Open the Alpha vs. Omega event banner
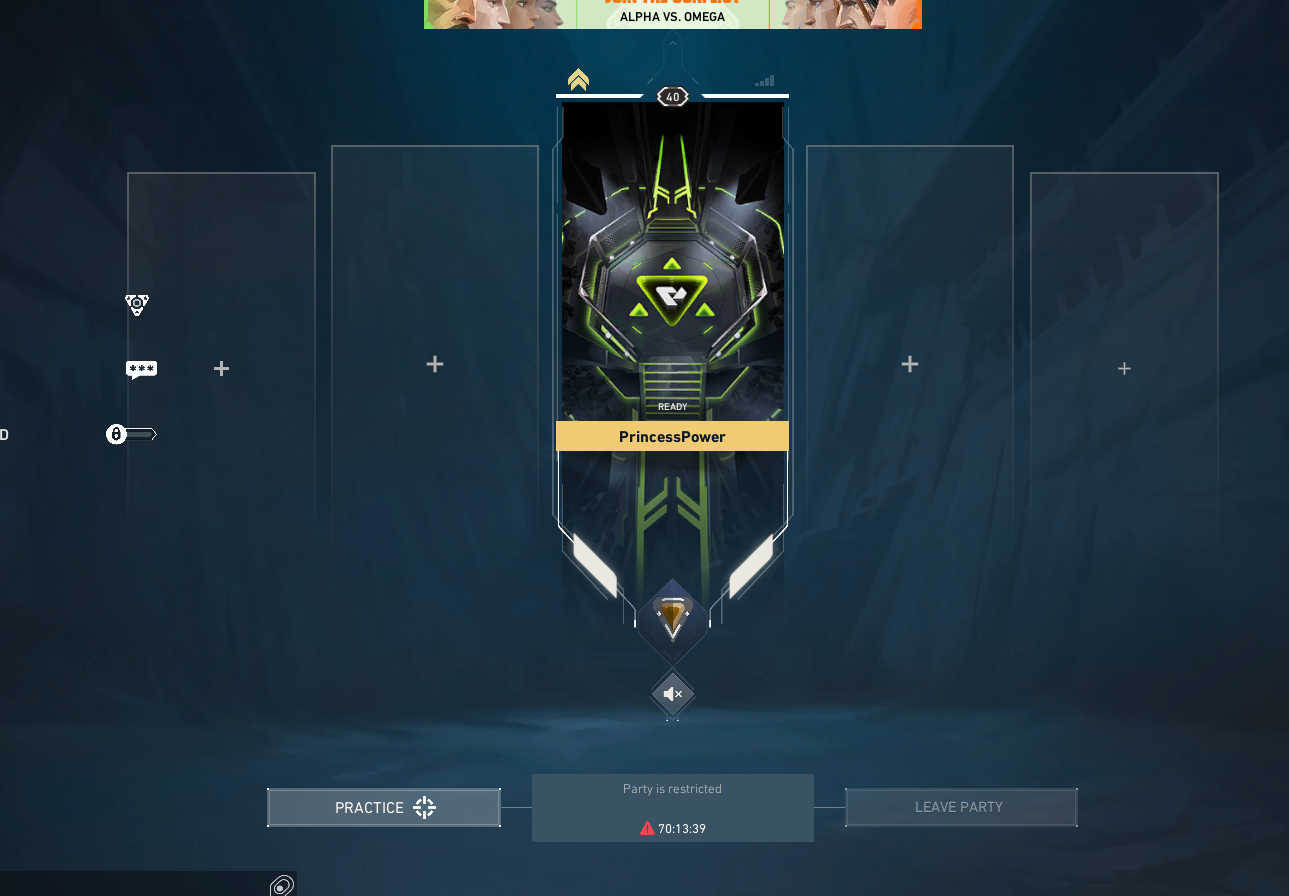 point(672,14)
